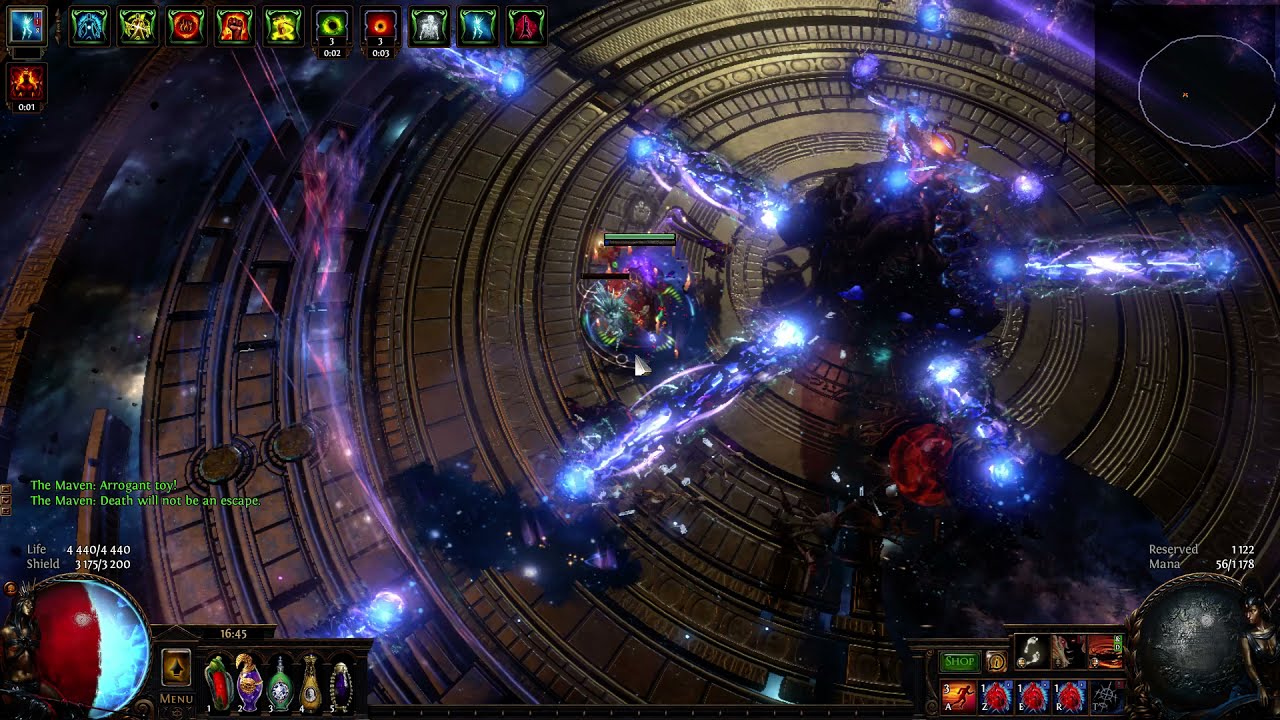Select the white sigil skill on T
The height and width of the screenshot is (720, 1280).
(x=1105, y=695)
